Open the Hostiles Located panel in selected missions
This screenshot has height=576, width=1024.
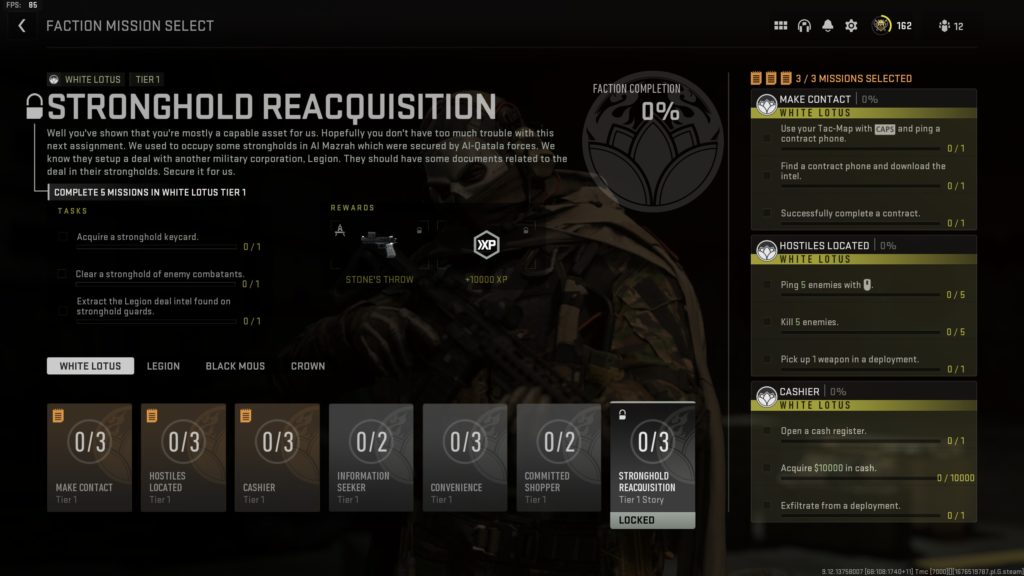click(x=863, y=245)
